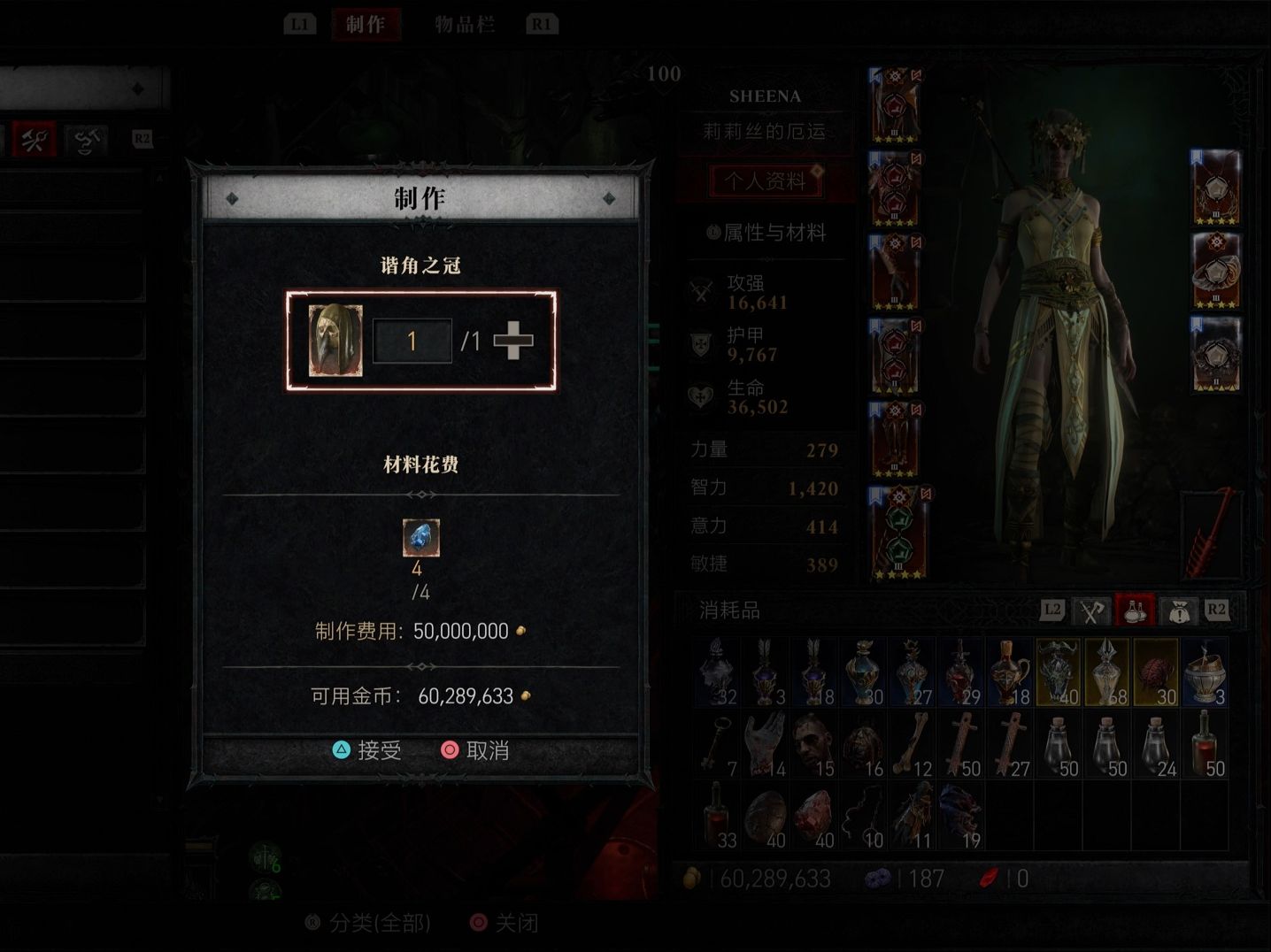Click the quantity field showing 1
This screenshot has height=952, width=1271.
tap(412, 341)
